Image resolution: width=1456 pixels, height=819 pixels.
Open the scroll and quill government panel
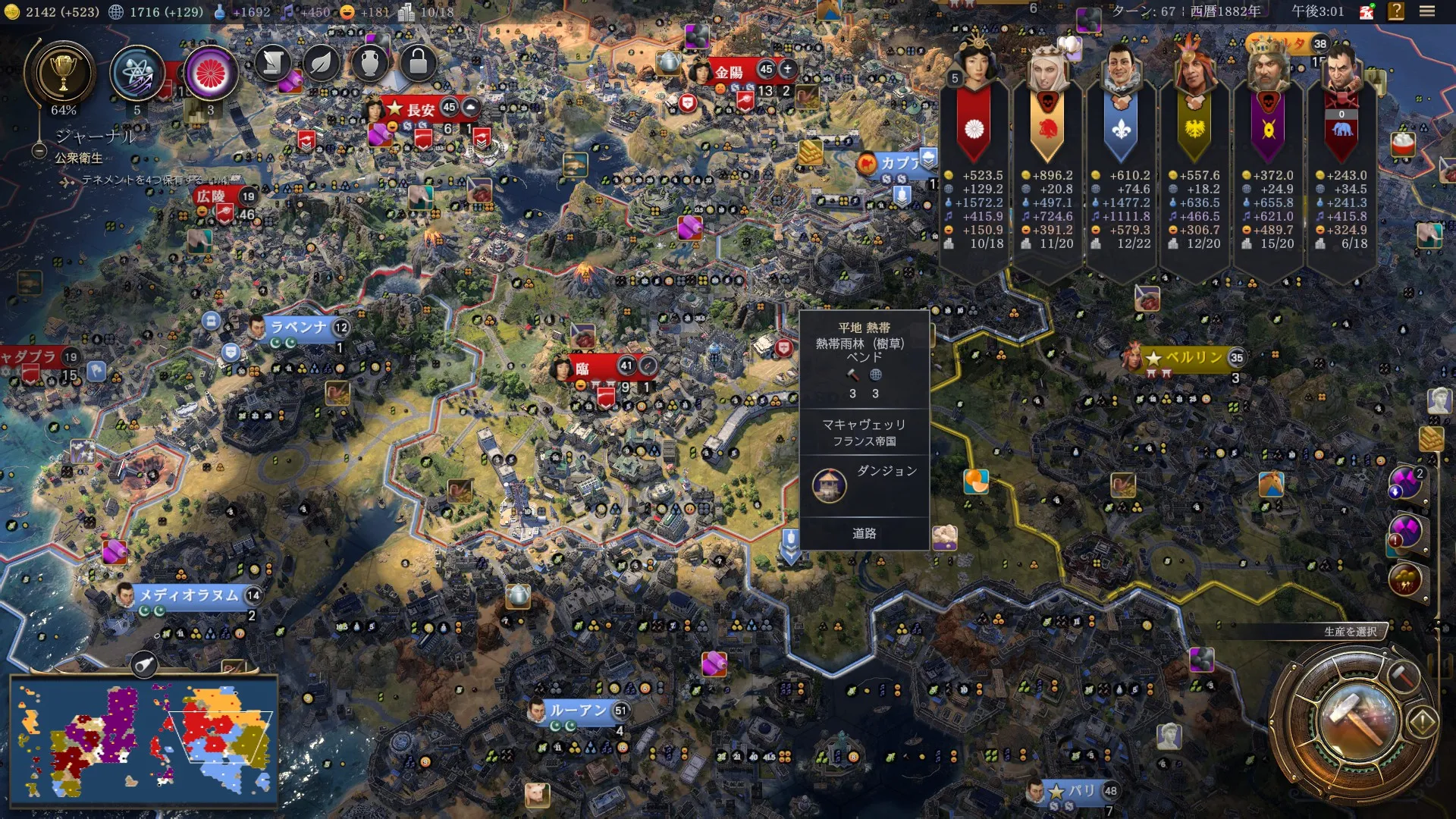click(x=273, y=63)
